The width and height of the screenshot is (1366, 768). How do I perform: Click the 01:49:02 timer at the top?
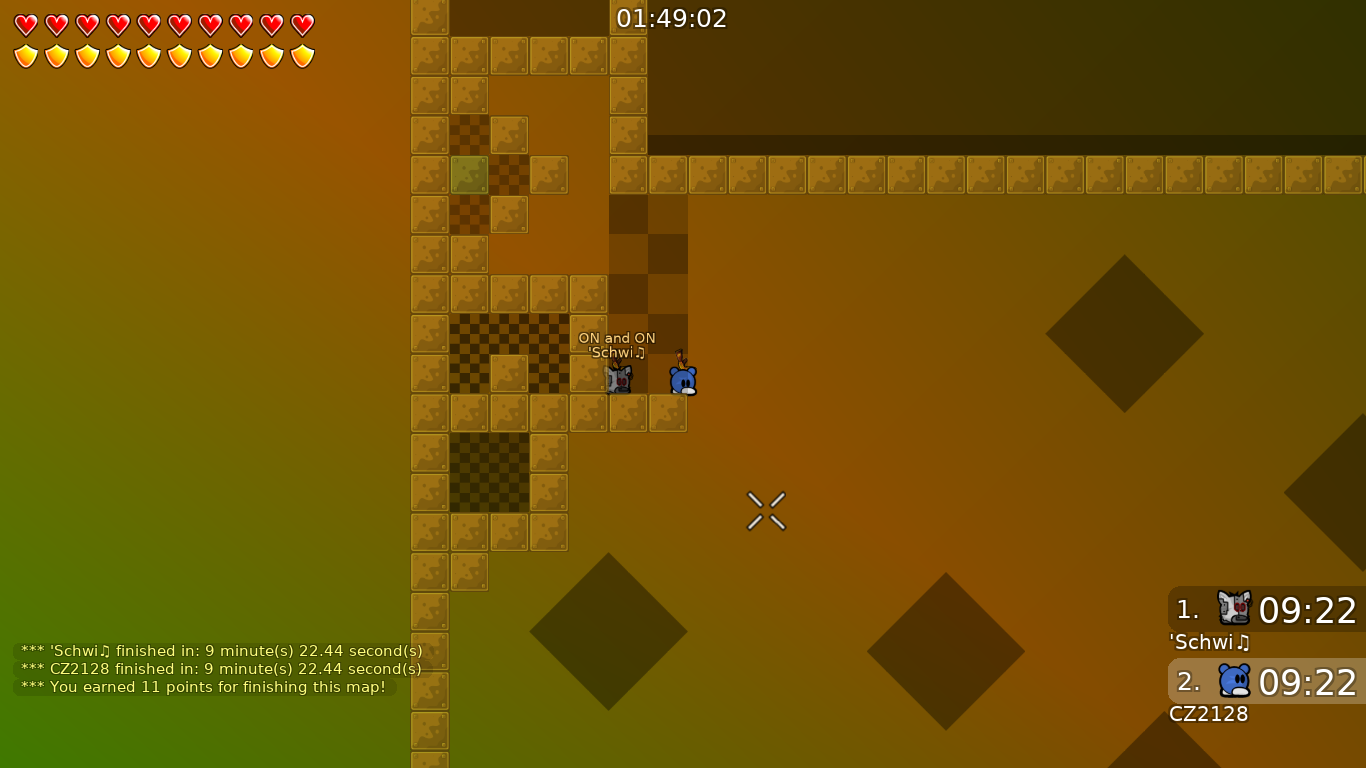[x=670, y=17]
